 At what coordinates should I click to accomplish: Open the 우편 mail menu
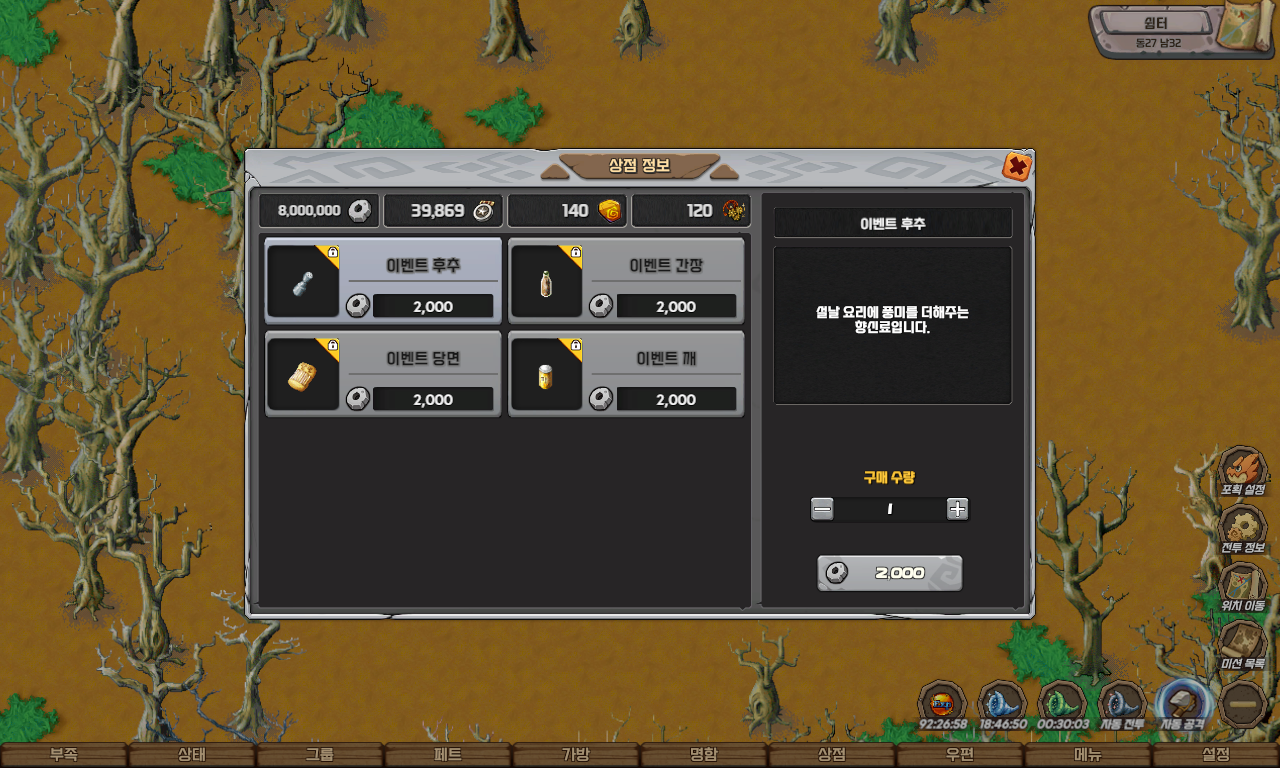coord(960,755)
